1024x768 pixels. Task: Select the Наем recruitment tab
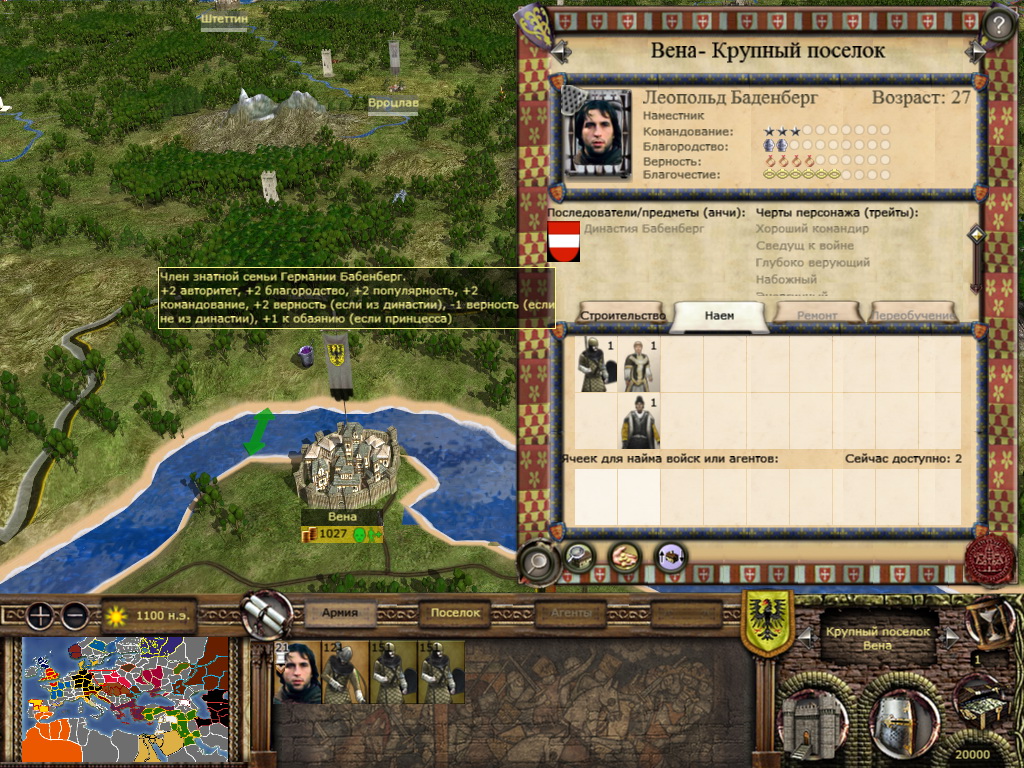coord(719,315)
